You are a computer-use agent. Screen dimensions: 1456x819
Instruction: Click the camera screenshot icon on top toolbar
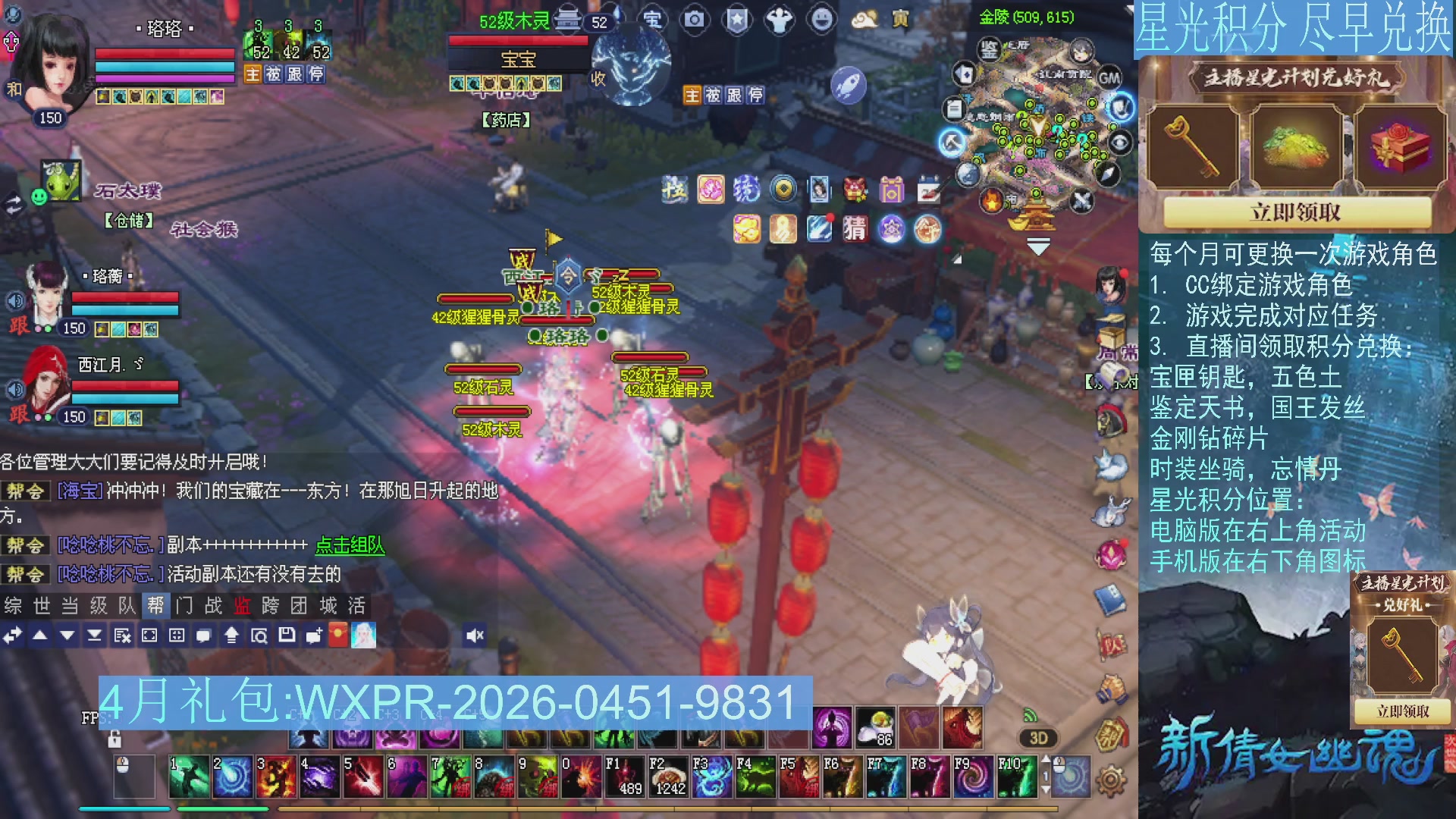[x=694, y=20]
